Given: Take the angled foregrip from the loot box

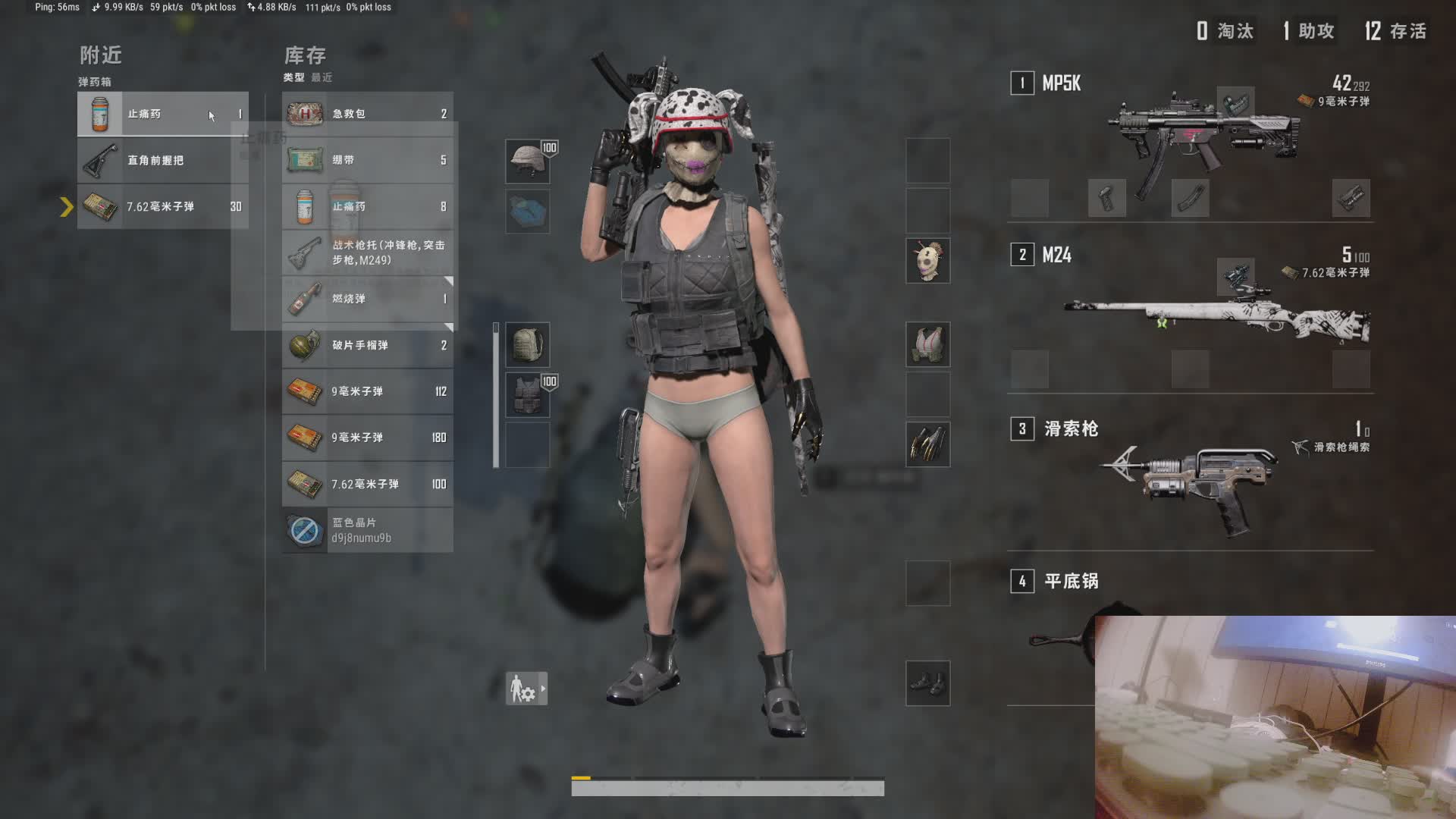Looking at the screenshot, I should coord(162,160).
